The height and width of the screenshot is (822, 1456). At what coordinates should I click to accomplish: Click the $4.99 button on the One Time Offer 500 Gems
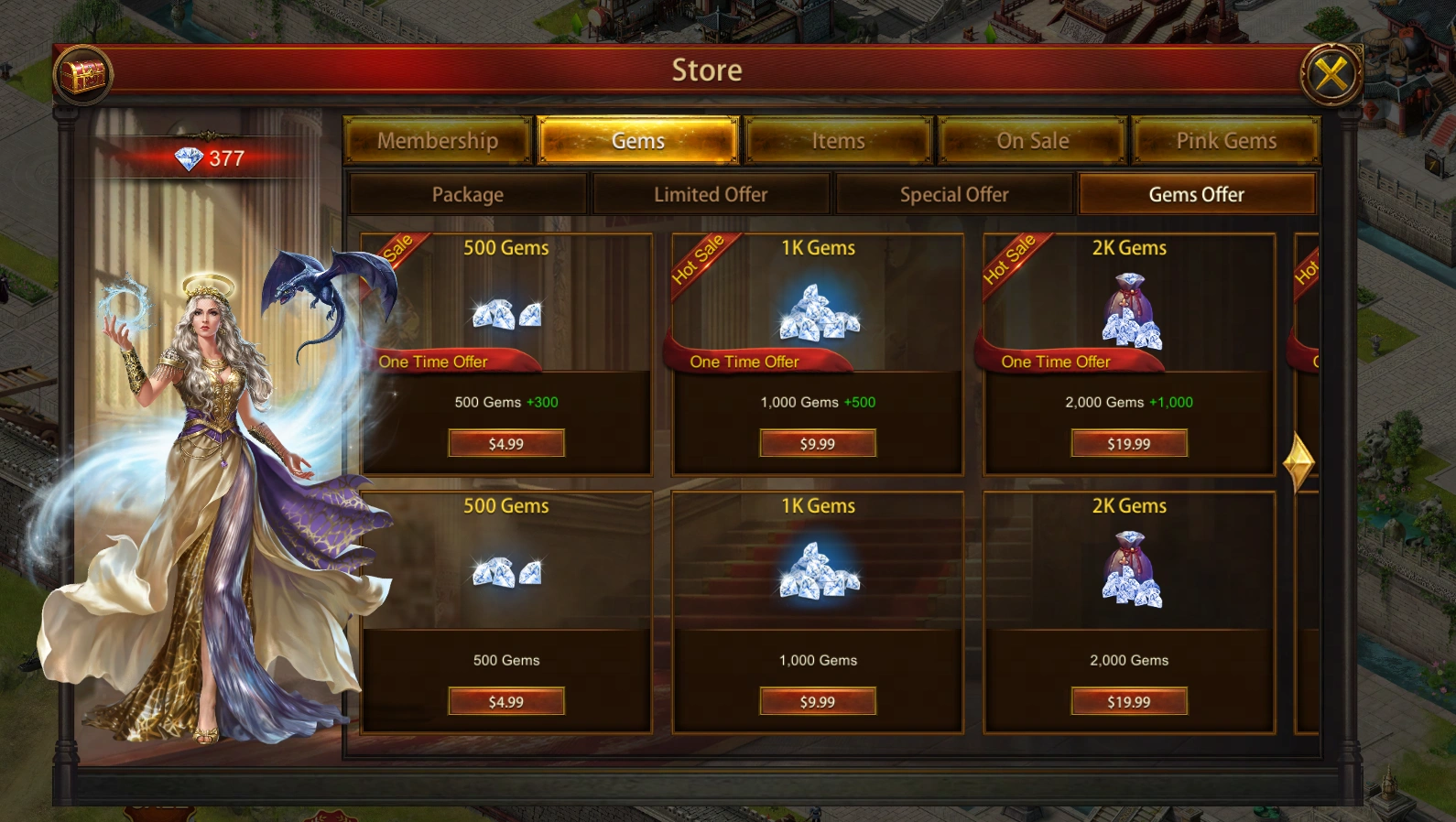[x=506, y=443]
